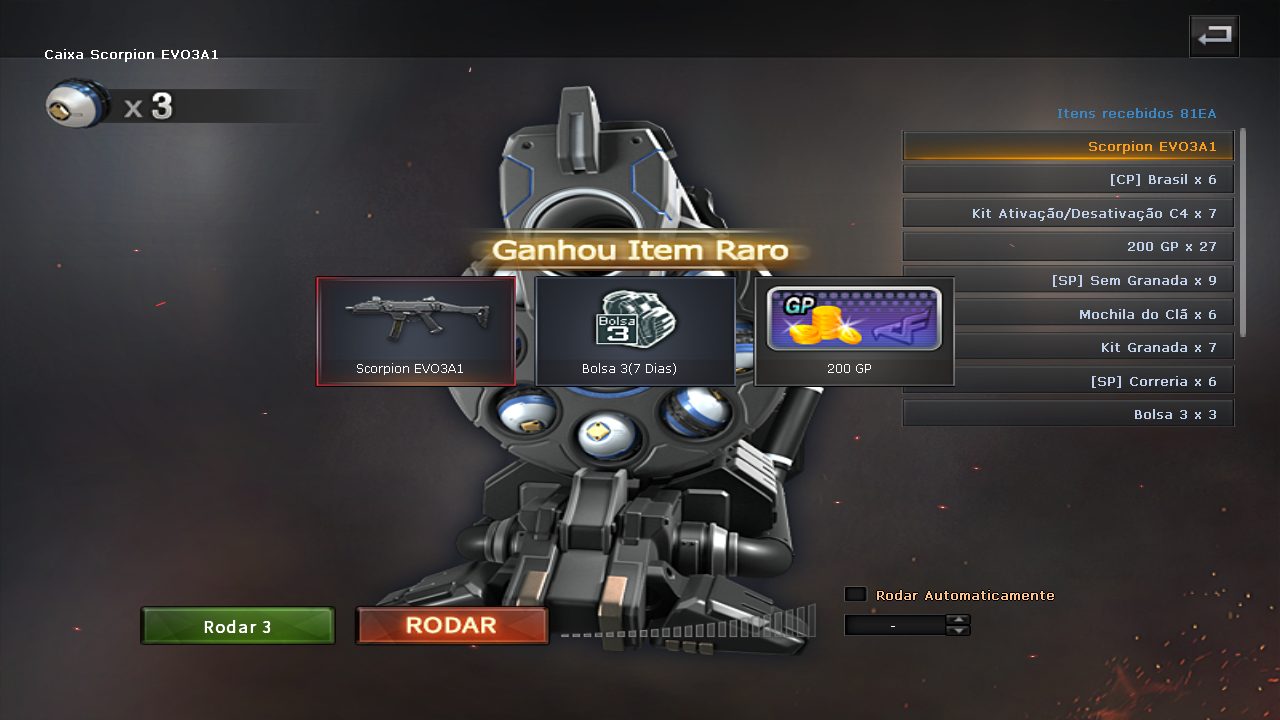The height and width of the screenshot is (720, 1280).
Task: Choose the Bolsa 3 x 3 list row
Action: point(1067,414)
